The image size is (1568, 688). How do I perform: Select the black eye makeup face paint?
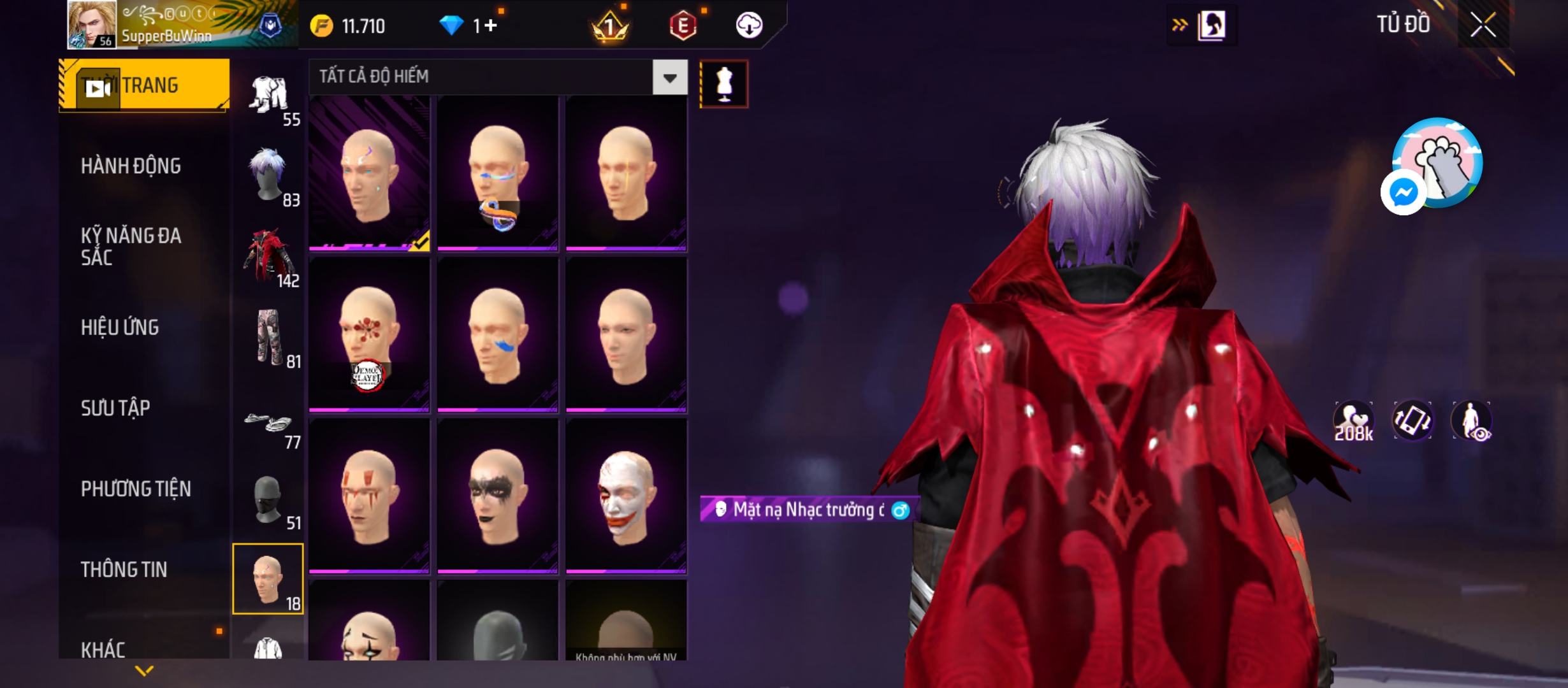pos(497,497)
